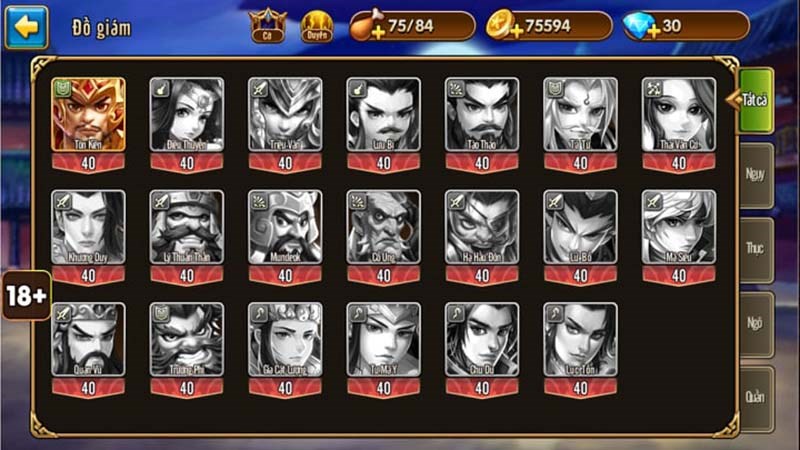This screenshot has width=800, height=450.
Task: Switch to the Thục faction tab
Action: point(756,248)
